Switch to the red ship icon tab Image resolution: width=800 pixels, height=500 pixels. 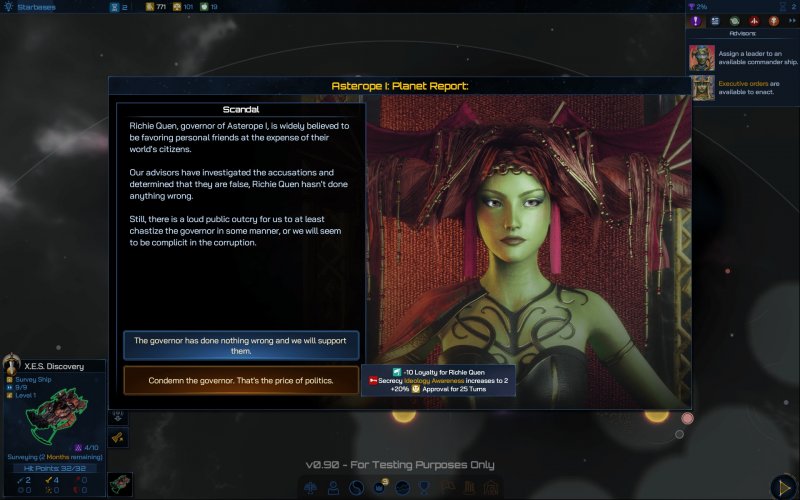pyautogui.click(x=754, y=21)
